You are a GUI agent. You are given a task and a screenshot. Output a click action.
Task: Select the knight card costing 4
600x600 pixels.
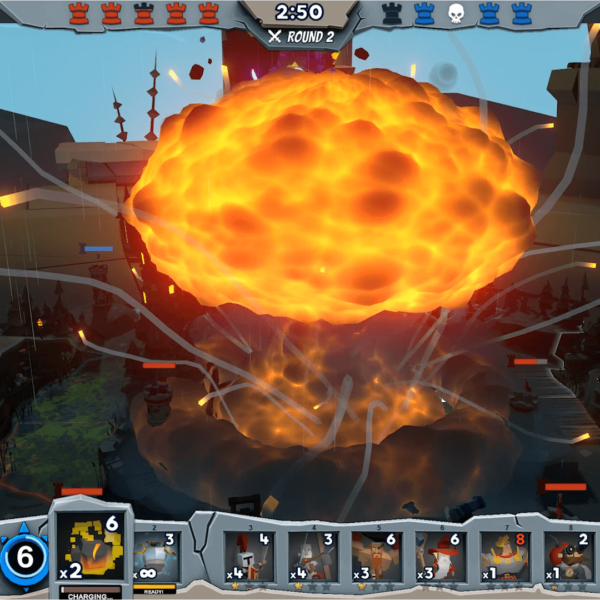point(249,557)
